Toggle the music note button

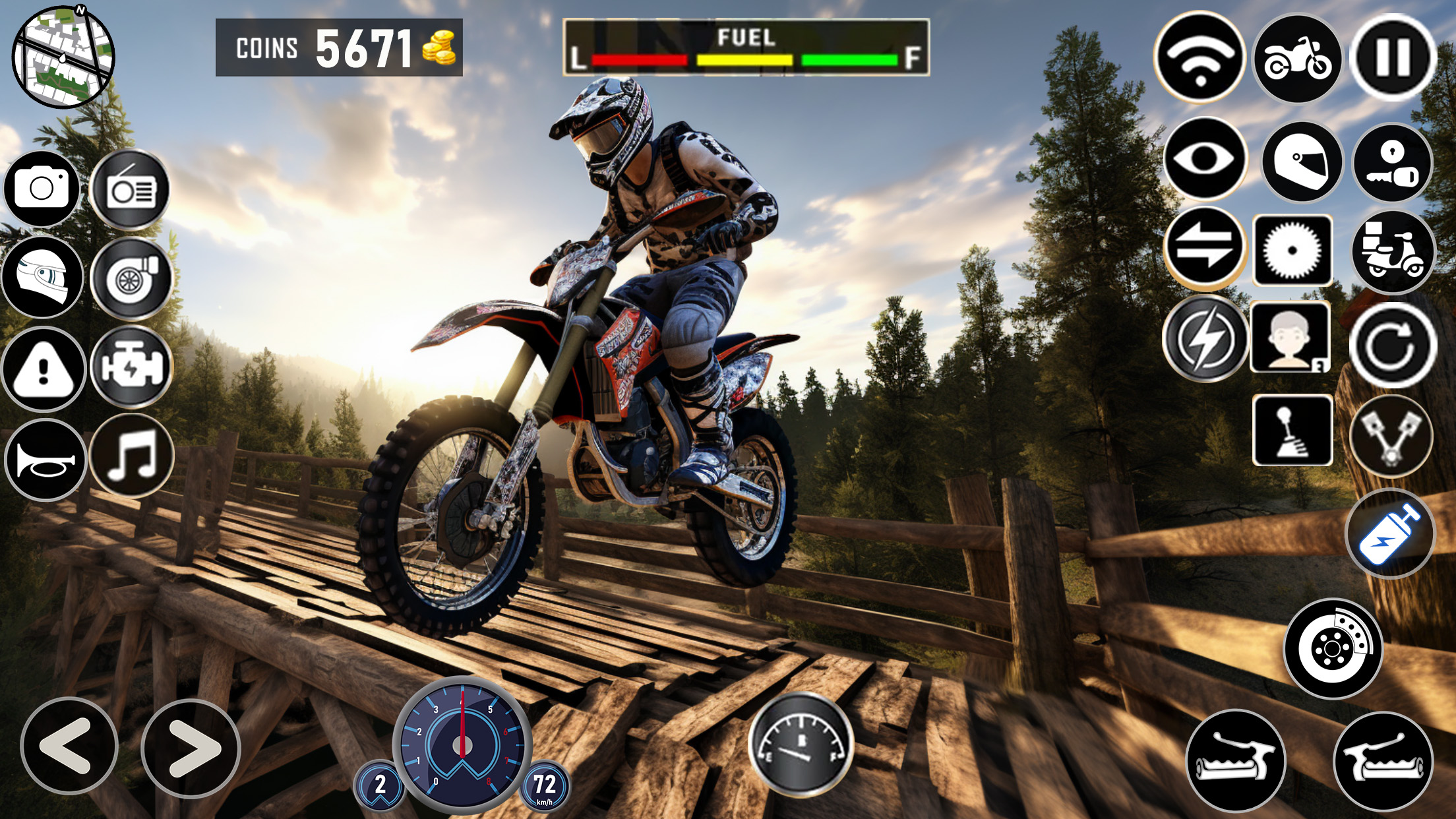click(x=132, y=456)
